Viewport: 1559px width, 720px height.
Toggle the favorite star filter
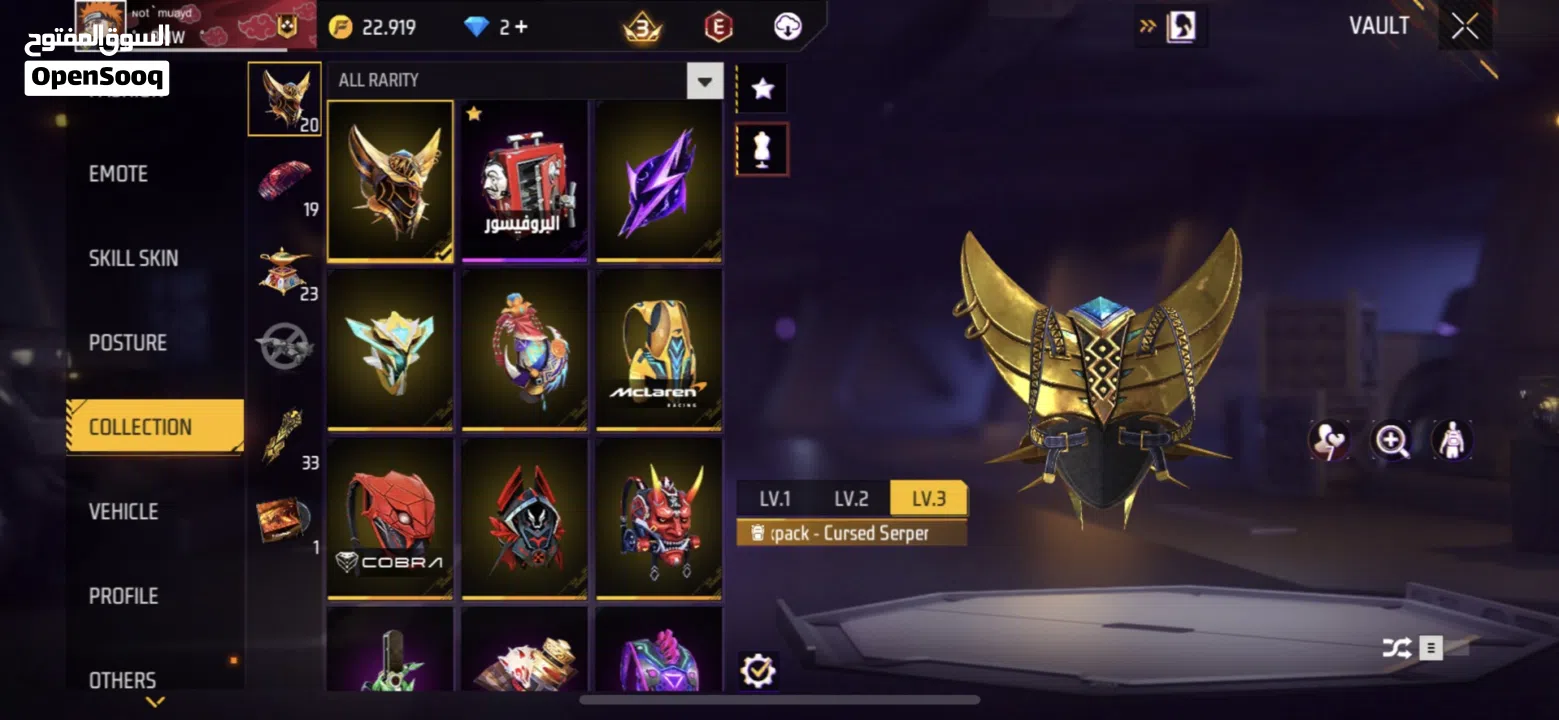(761, 87)
